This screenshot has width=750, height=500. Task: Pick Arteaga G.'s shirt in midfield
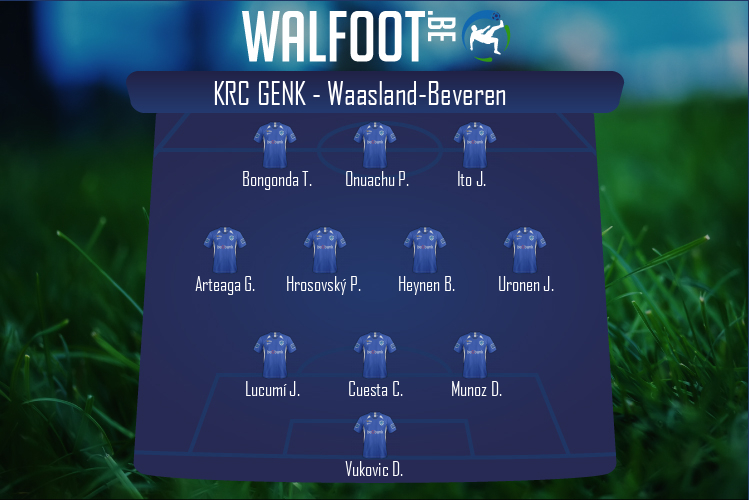point(225,250)
